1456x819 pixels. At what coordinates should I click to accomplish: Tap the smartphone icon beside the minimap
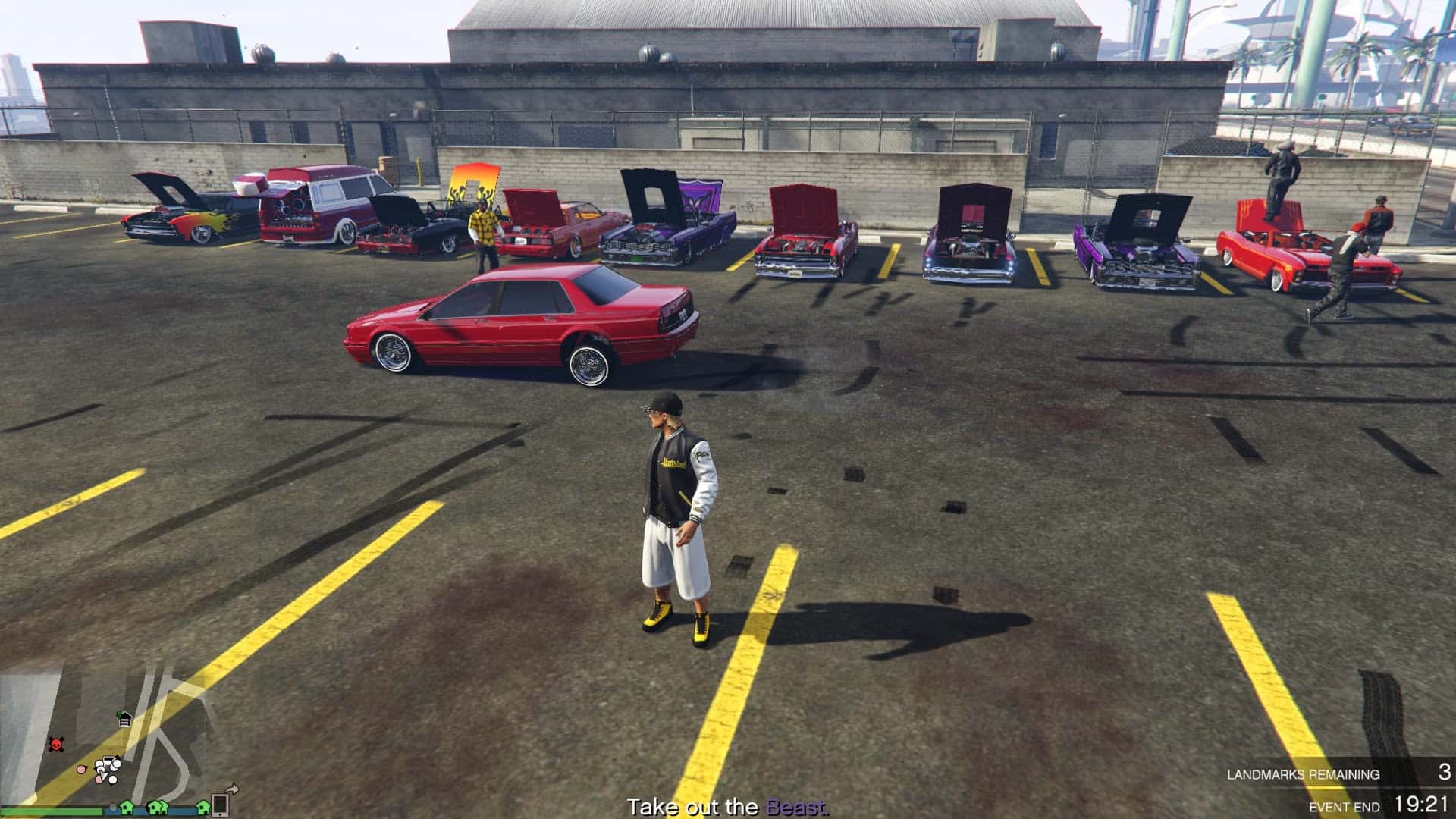[x=221, y=804]
